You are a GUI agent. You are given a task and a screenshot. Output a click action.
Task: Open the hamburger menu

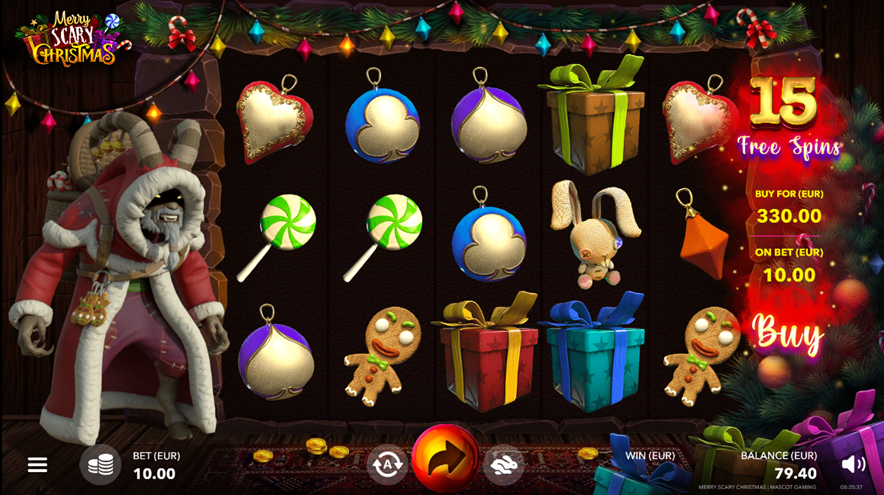(x=37, y=465)
